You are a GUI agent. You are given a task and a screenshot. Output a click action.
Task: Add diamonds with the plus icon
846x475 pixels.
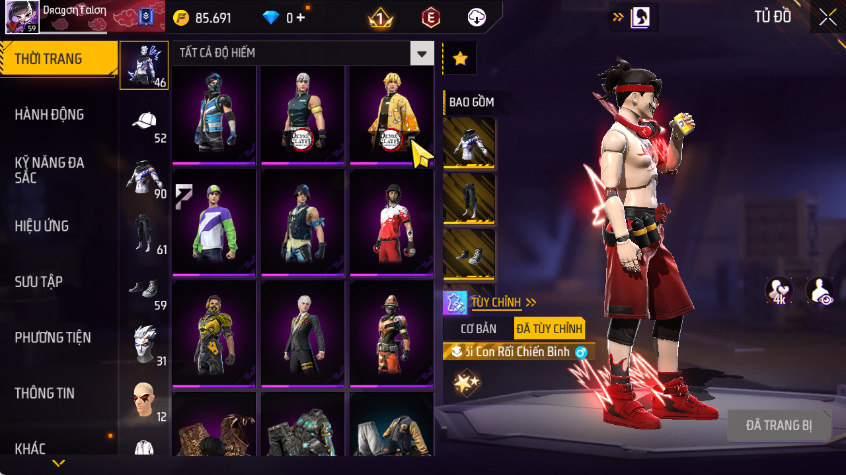point(300,18)
